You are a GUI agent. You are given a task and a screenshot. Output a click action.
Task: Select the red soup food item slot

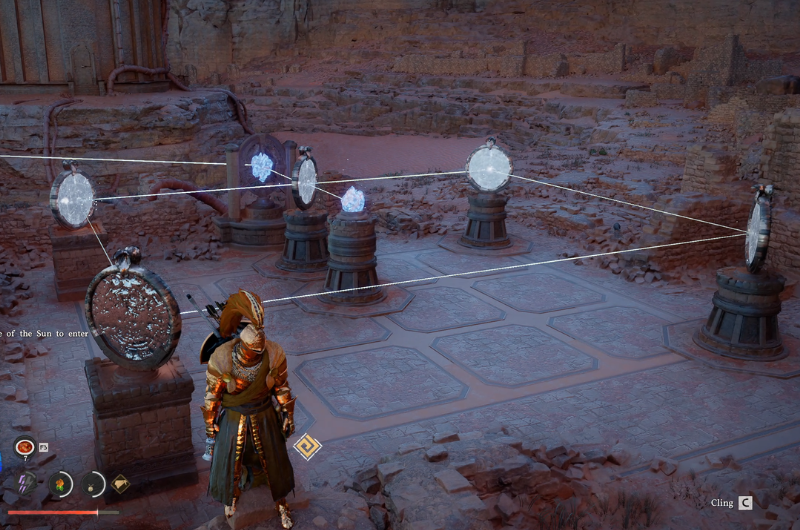[x=24, y=448]
